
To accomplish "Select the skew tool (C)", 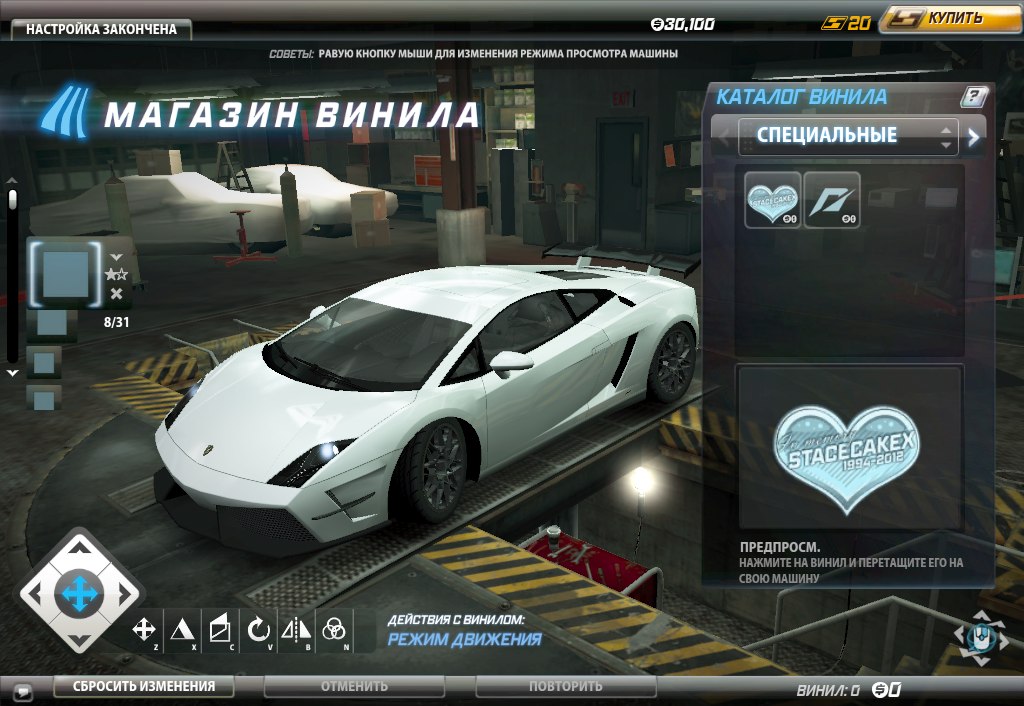I will (x=219, y=629).
